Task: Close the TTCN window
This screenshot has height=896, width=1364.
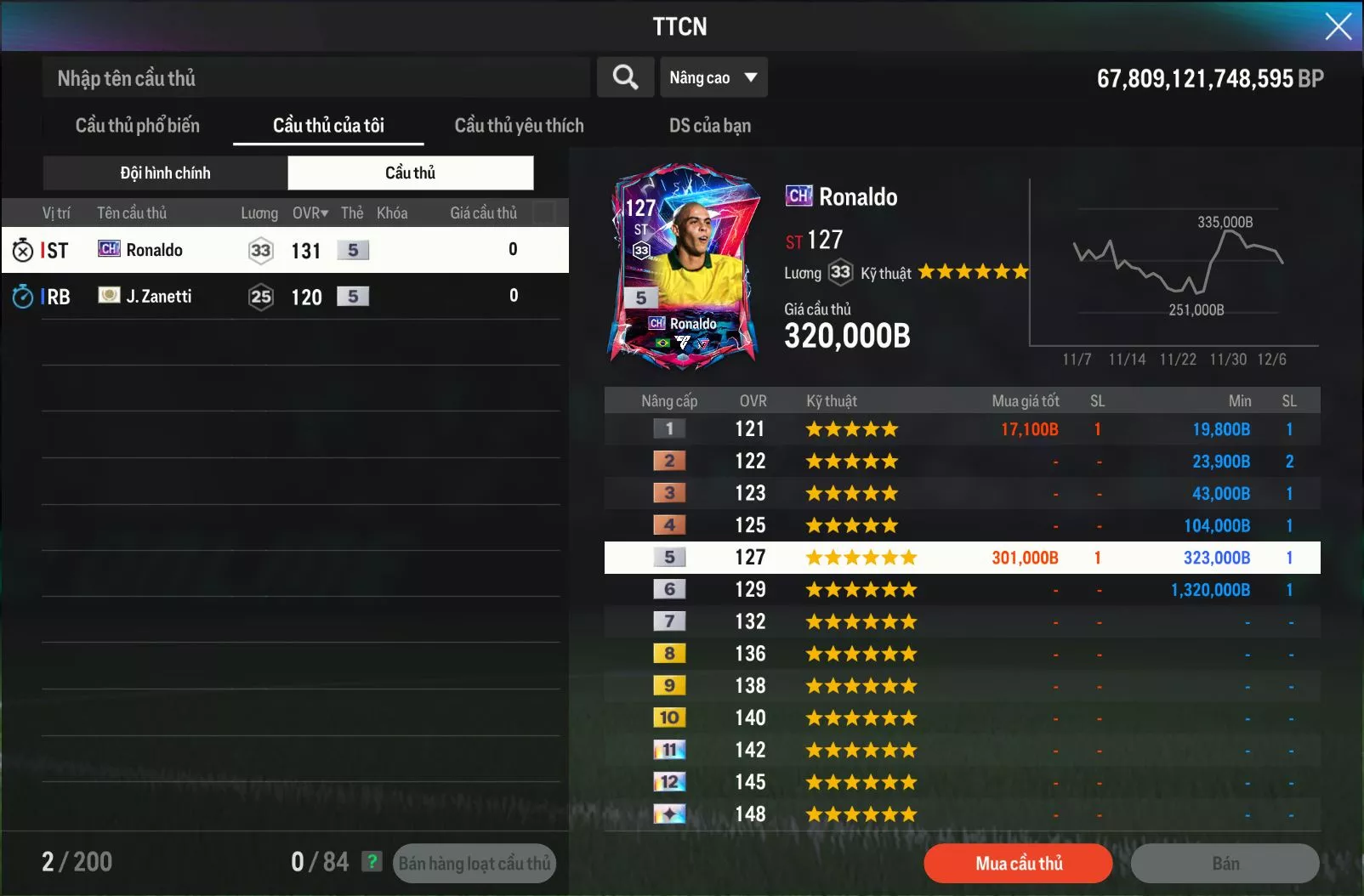Action: (x=1338, y=26)
